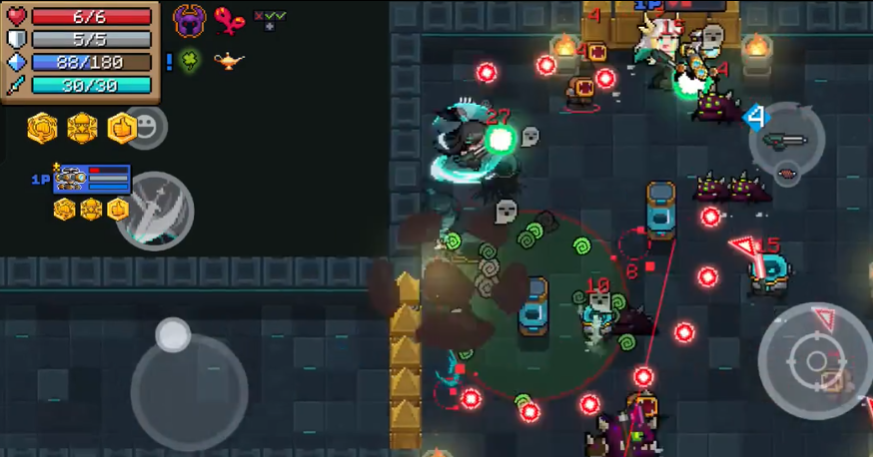Check the green clover buff icon
This screenshot has width=873, height=457.
189,61
